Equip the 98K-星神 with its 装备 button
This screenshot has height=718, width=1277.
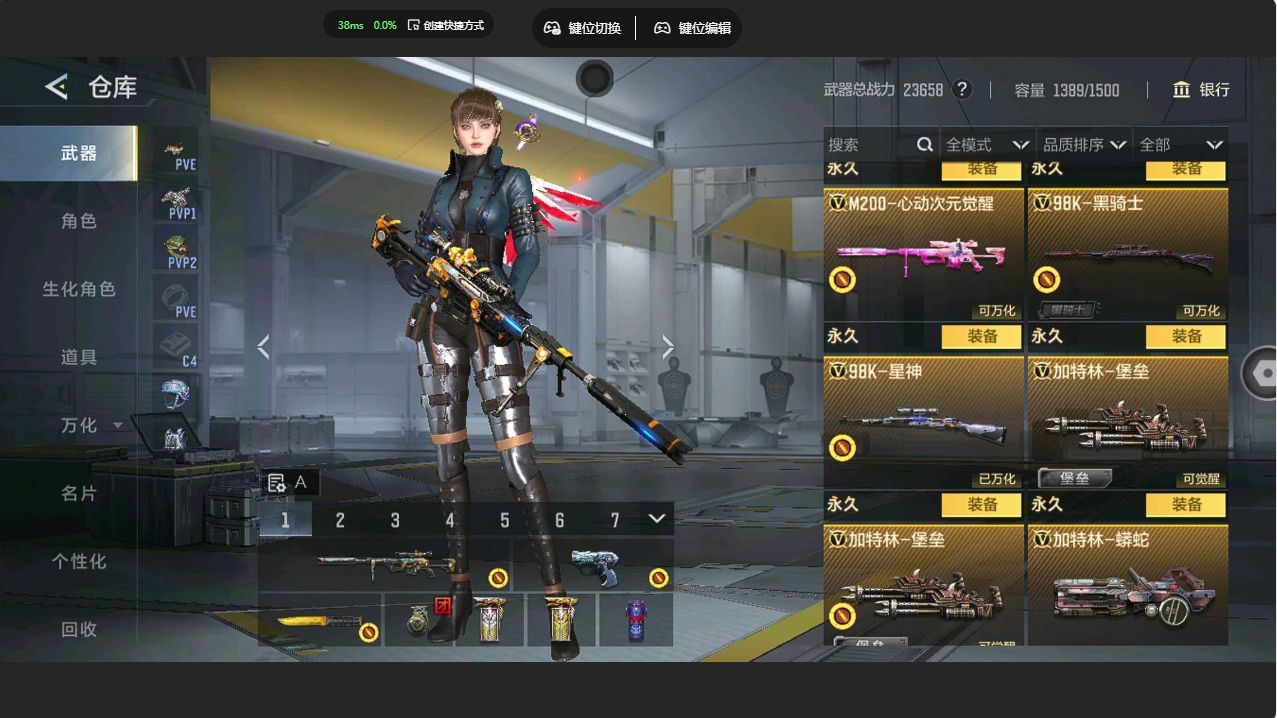(x=982, y=337)
